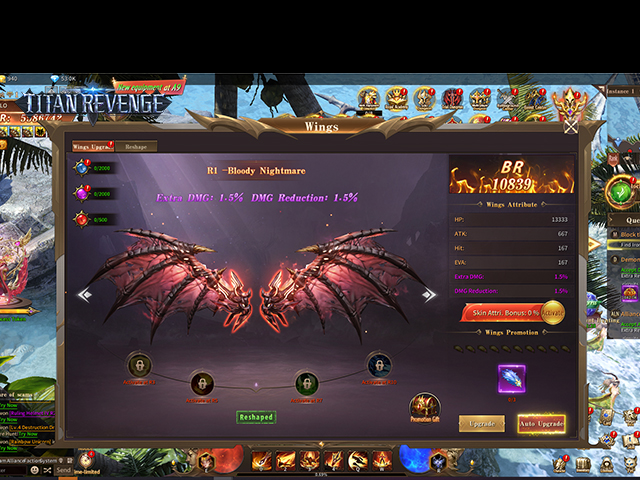640x480 pixels.
Task: Open the Promotion Gift
Action: point(425,408)
